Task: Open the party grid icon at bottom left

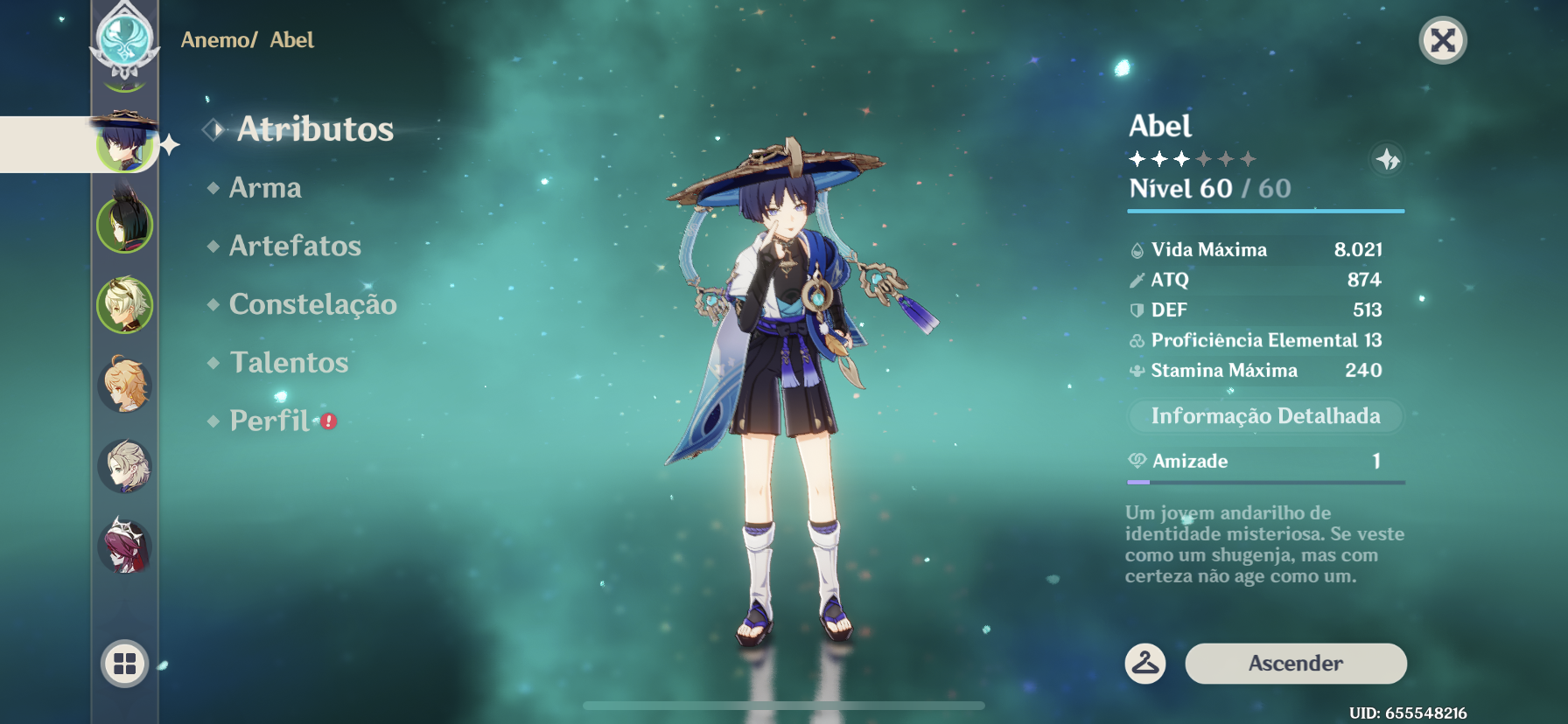Action: pos(125,663)
